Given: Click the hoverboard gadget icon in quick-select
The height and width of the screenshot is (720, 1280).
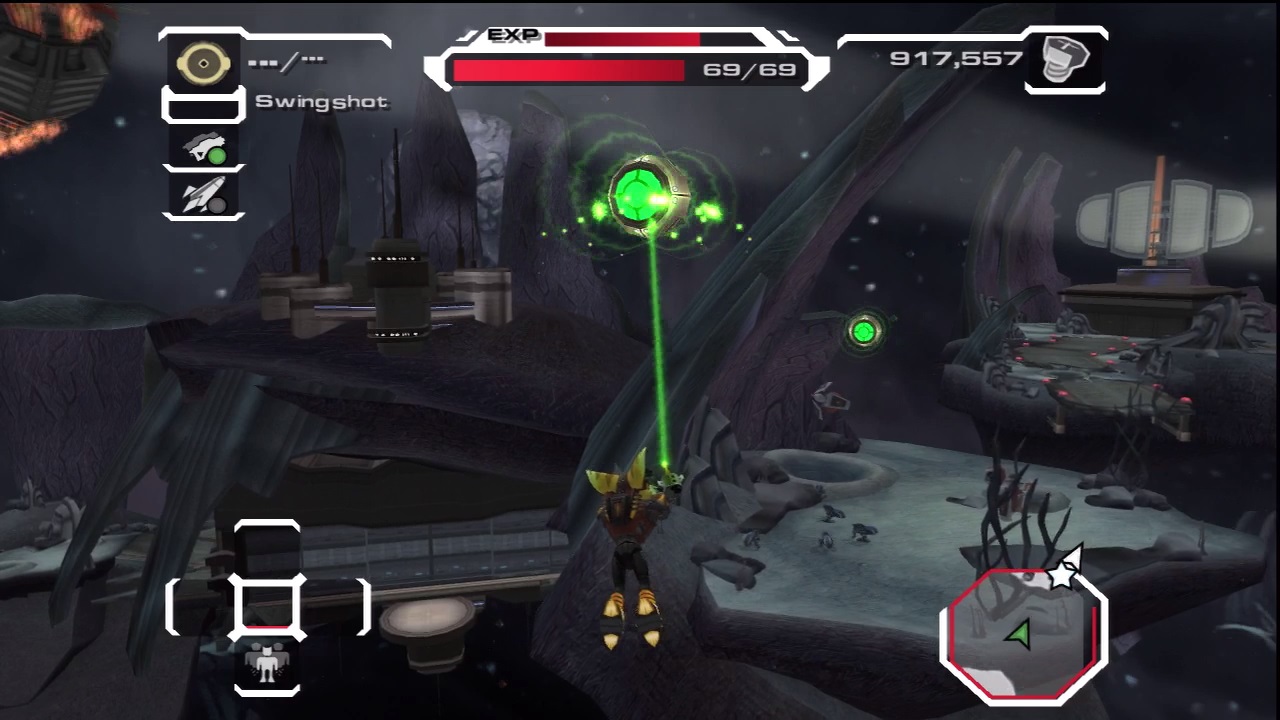Looking at the screenshot, I should [202, 150].
